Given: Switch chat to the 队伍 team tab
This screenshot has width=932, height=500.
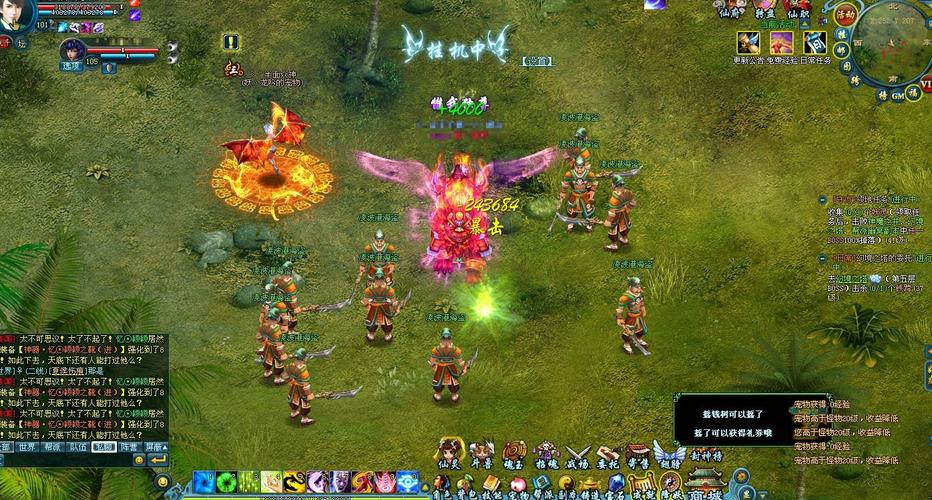Looking at the screenshot, I should click(x=78, y=448).
